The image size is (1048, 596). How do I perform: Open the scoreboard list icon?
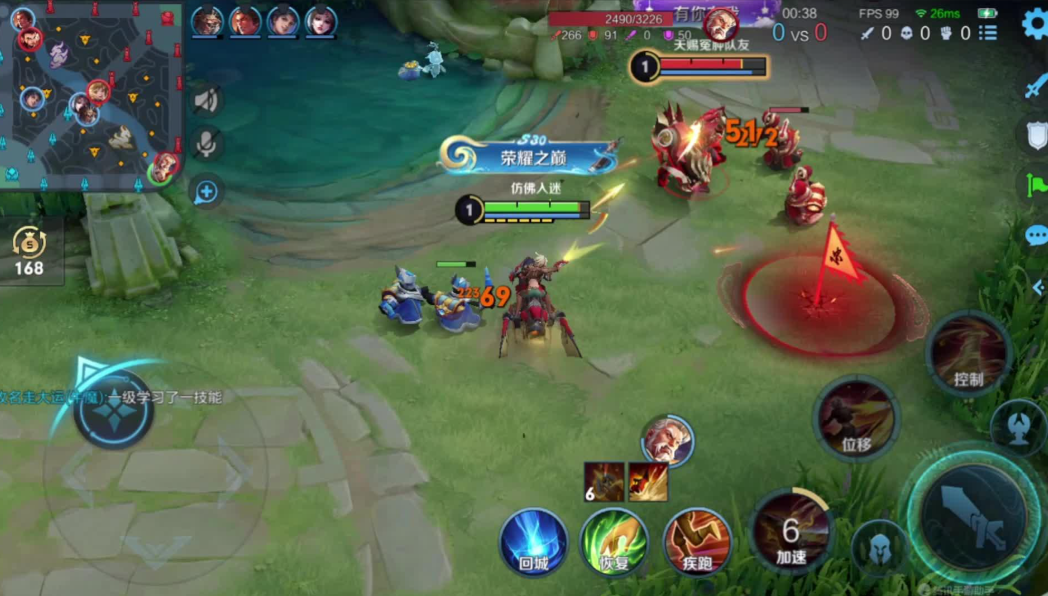click(988, 33)
